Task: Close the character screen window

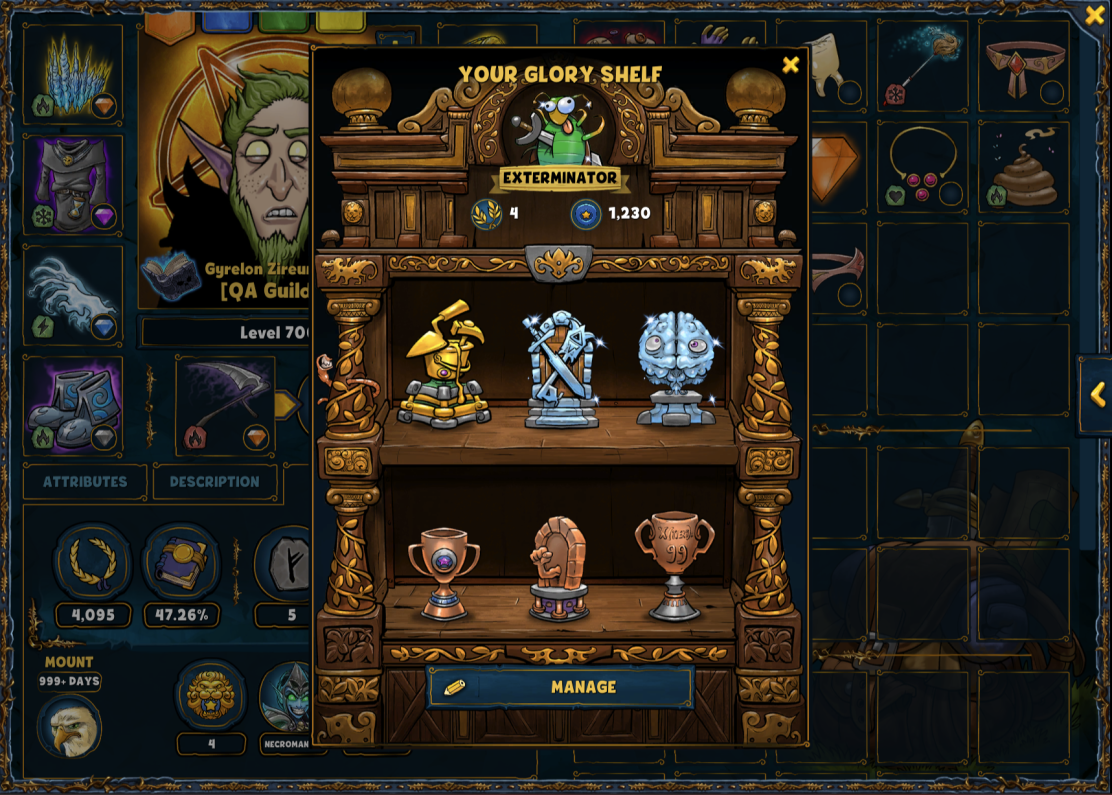Action: pyautogui.click(x=1094, y=15)
